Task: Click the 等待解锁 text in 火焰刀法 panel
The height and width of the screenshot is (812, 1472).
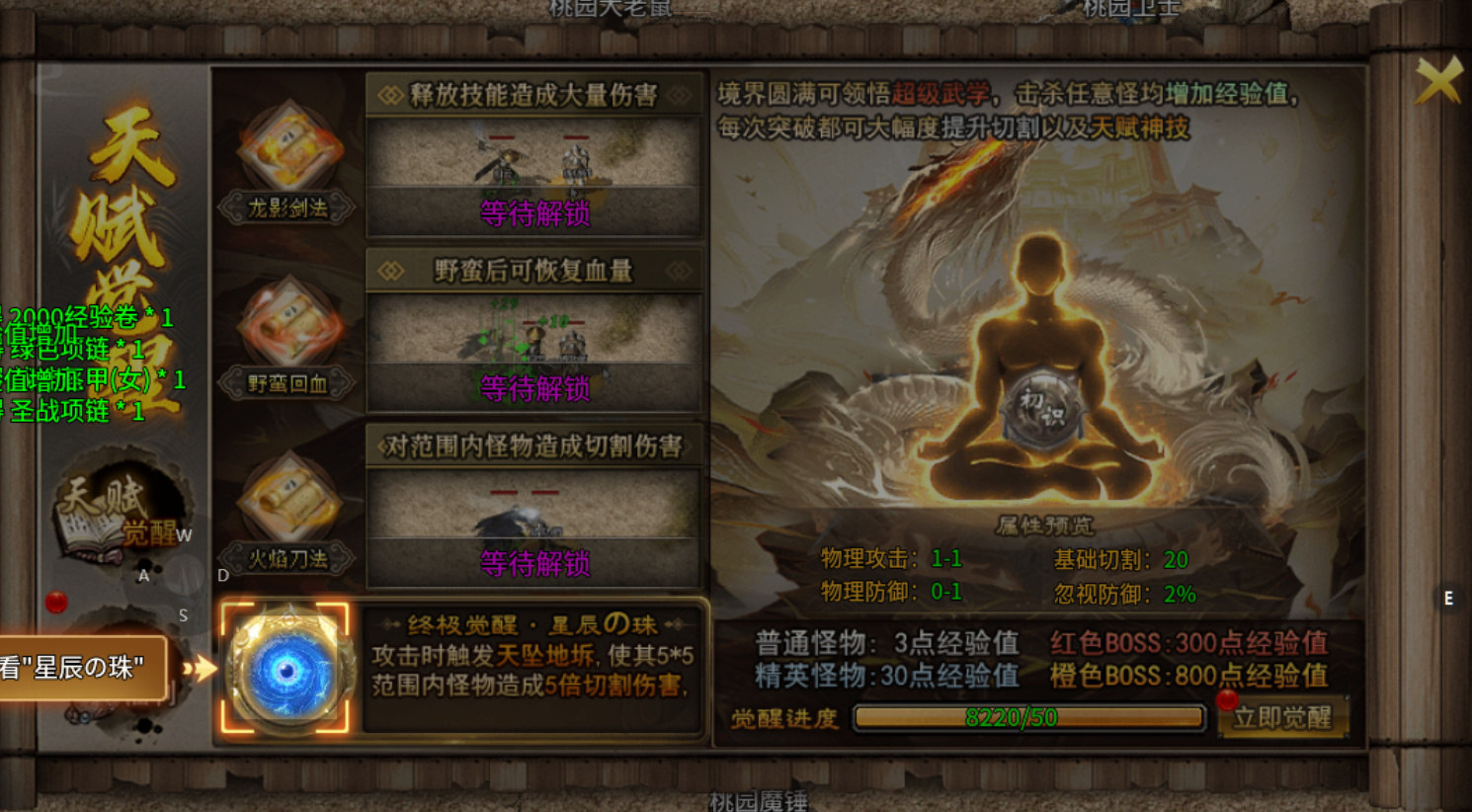Action: (x=533, y=564)
